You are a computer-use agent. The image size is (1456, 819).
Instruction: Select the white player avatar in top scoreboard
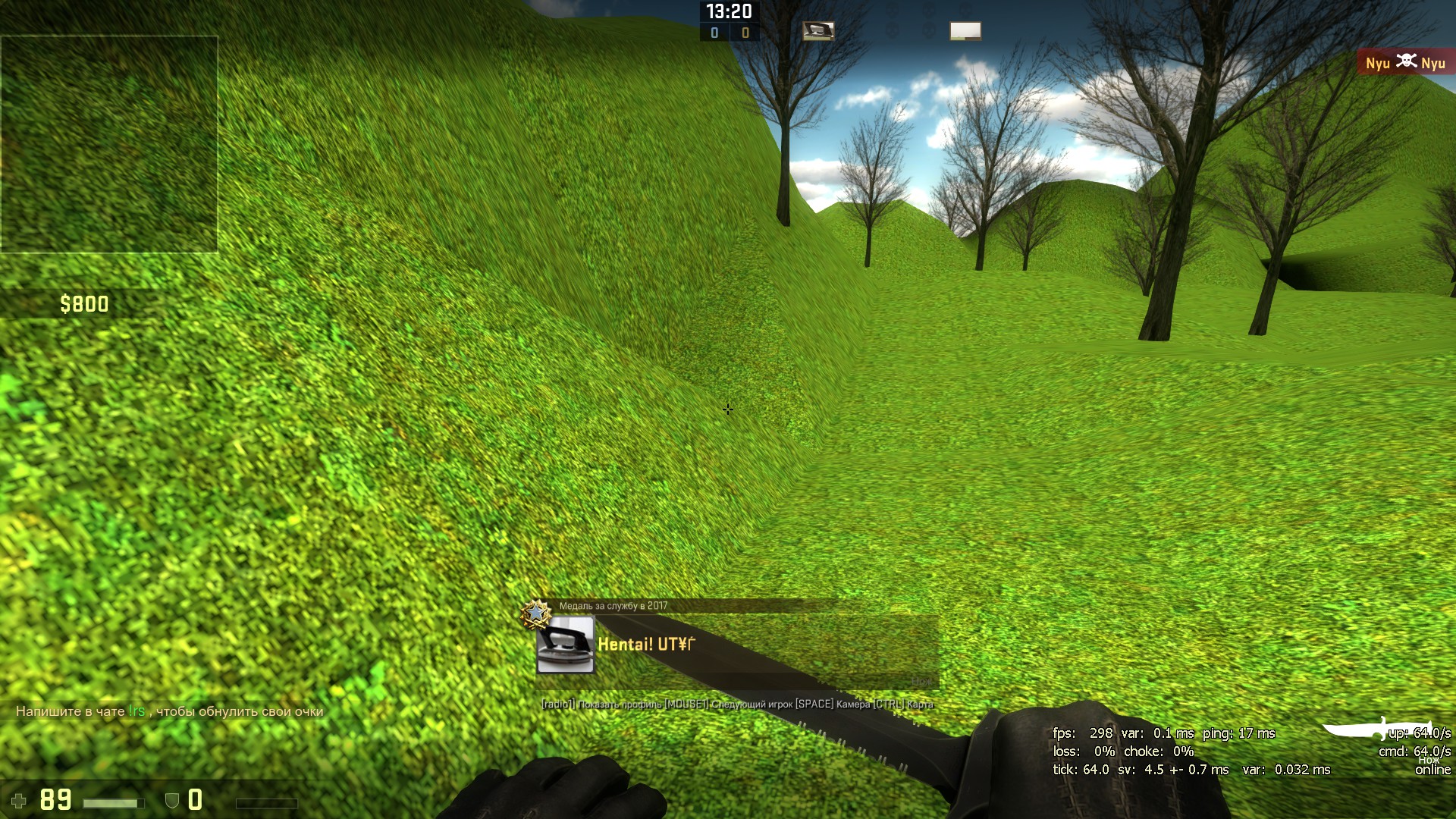(965, 31)
